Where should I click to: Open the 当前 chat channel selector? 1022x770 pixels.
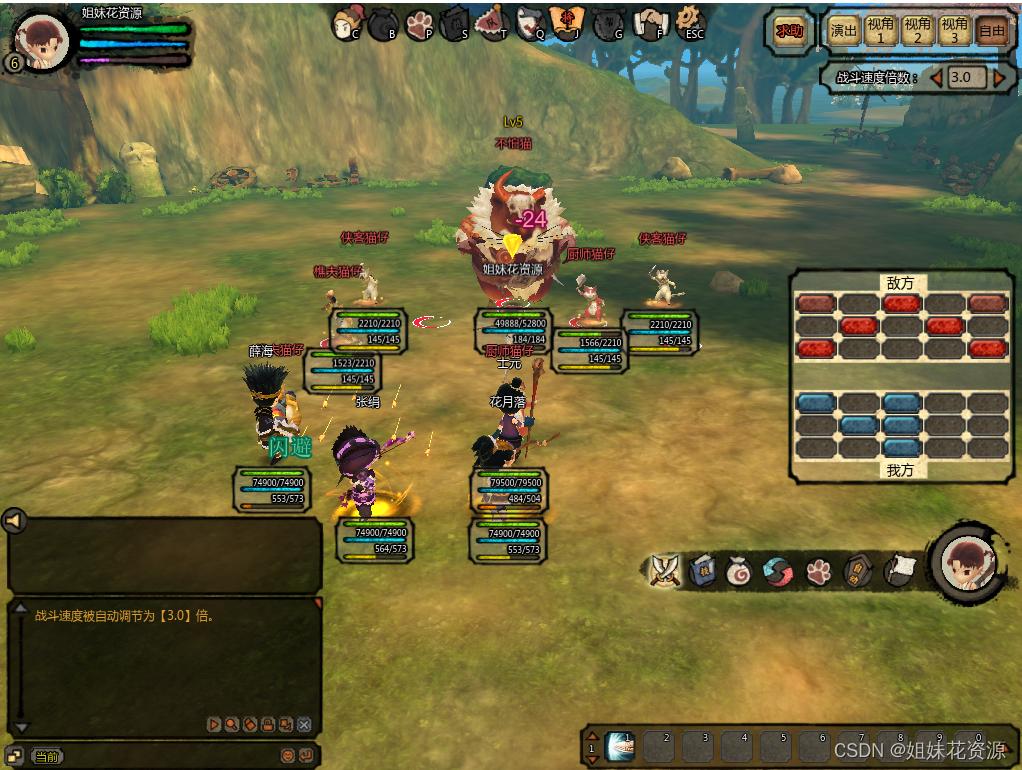(x=45, y=756)
